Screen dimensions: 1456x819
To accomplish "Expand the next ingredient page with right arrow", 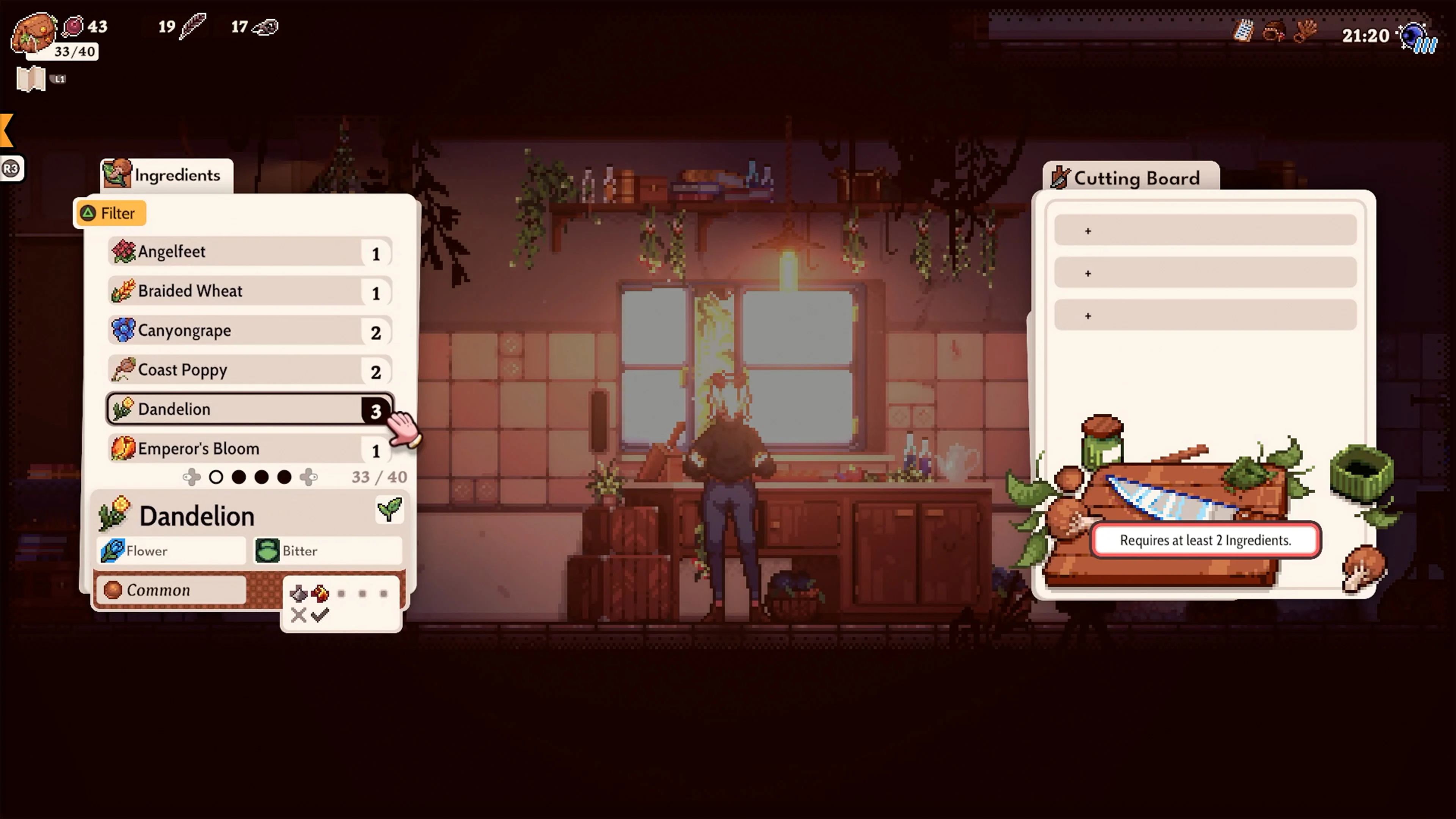I will click(309, 477).
